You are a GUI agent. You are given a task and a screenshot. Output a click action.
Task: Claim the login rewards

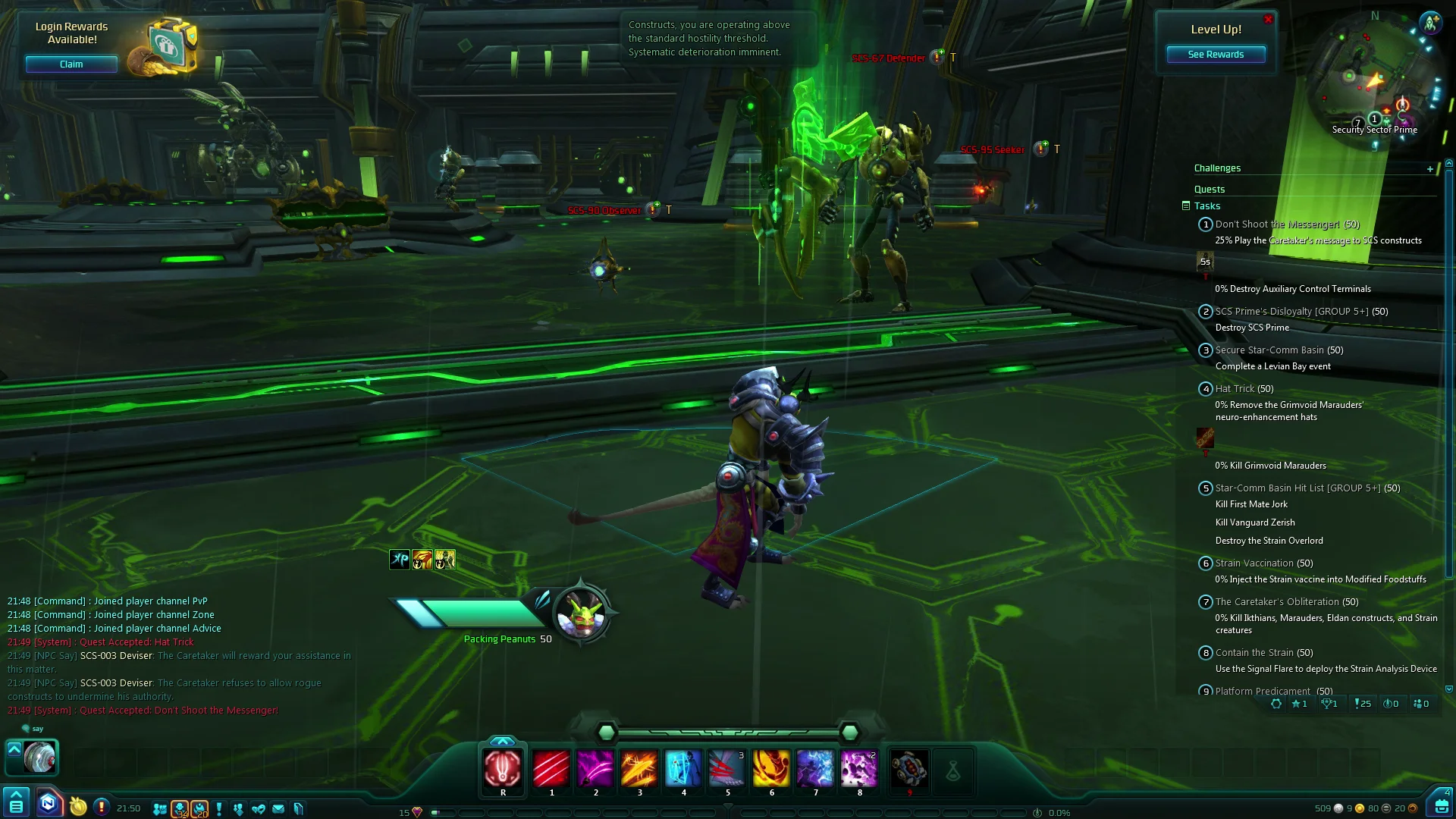pyautogui.click(x=71, y=64)
